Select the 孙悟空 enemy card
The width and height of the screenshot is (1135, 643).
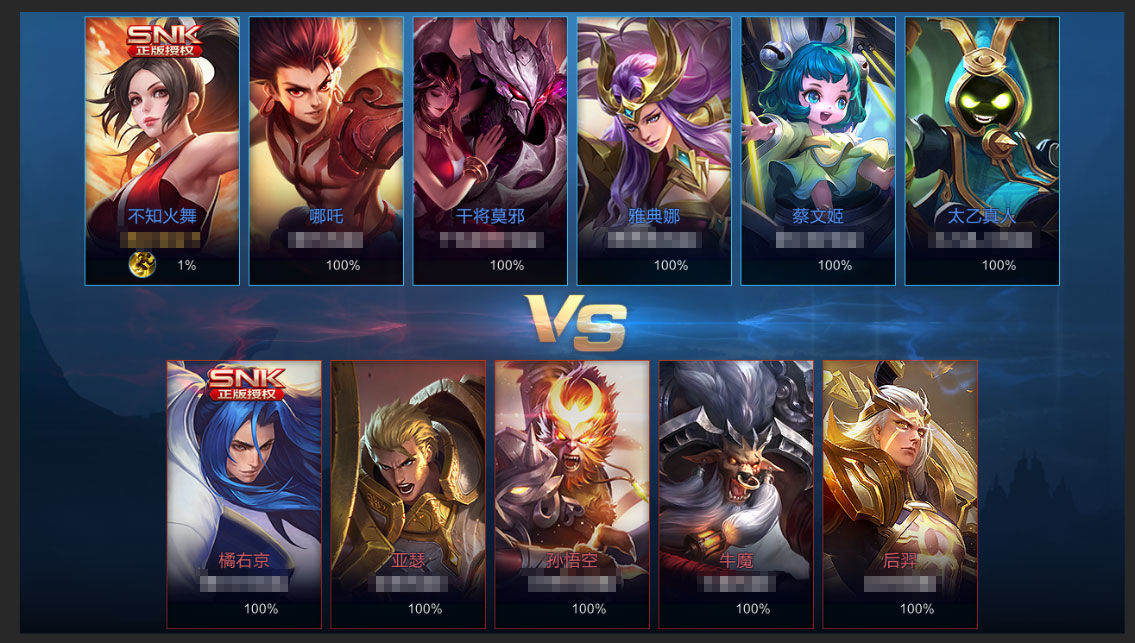click(572, 494)
